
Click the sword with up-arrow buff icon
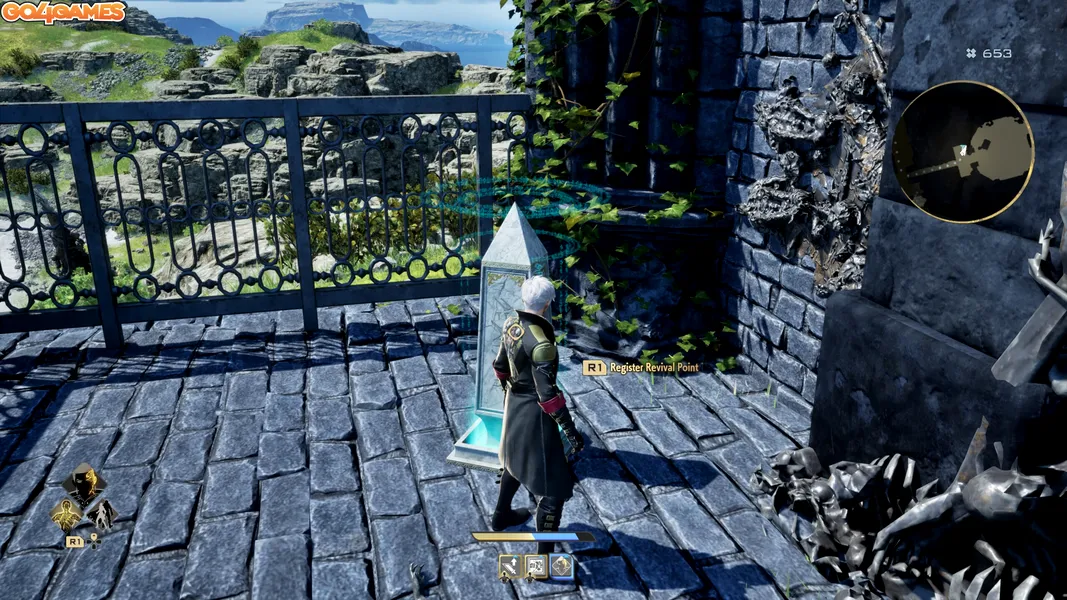511,567
